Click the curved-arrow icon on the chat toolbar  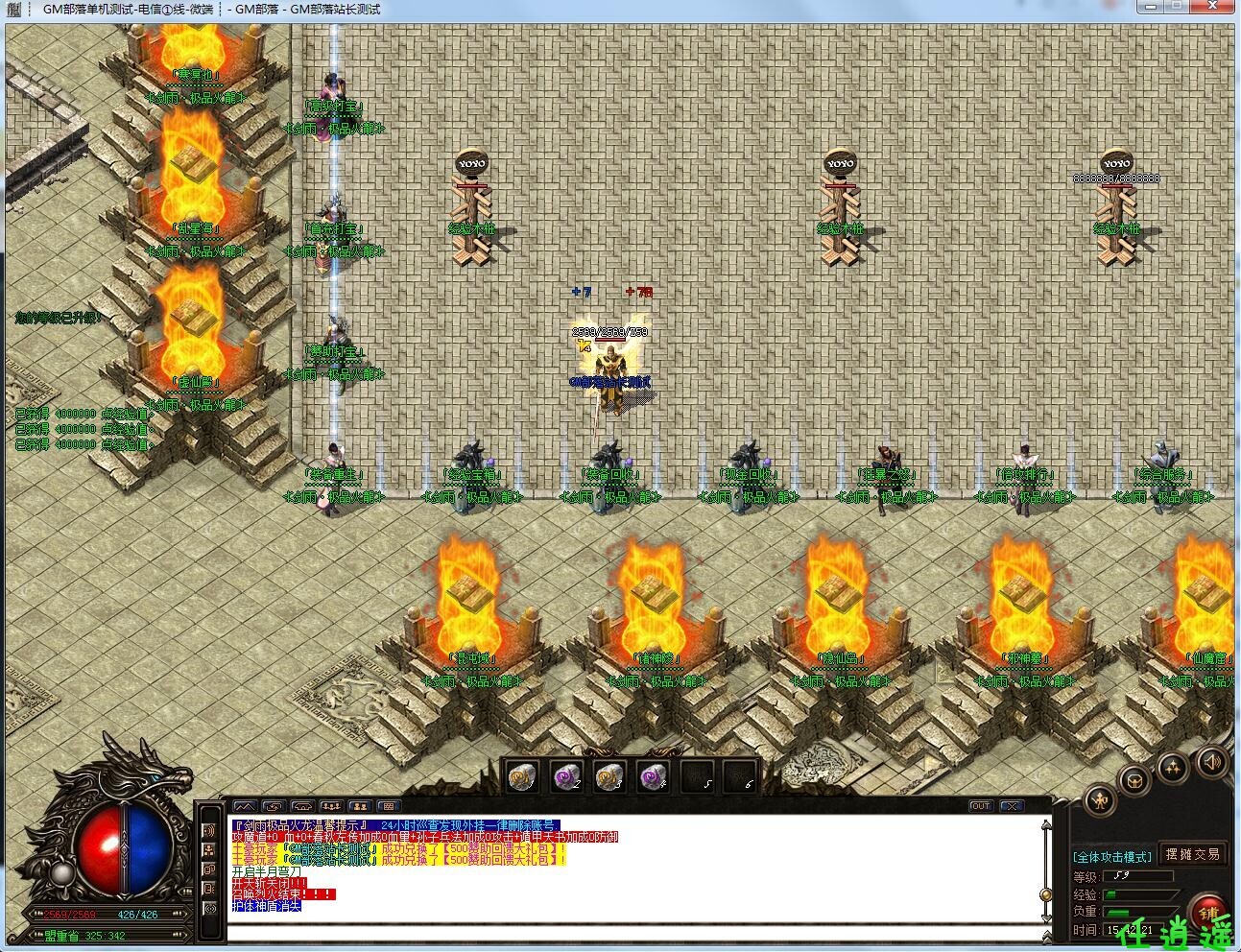274,806
